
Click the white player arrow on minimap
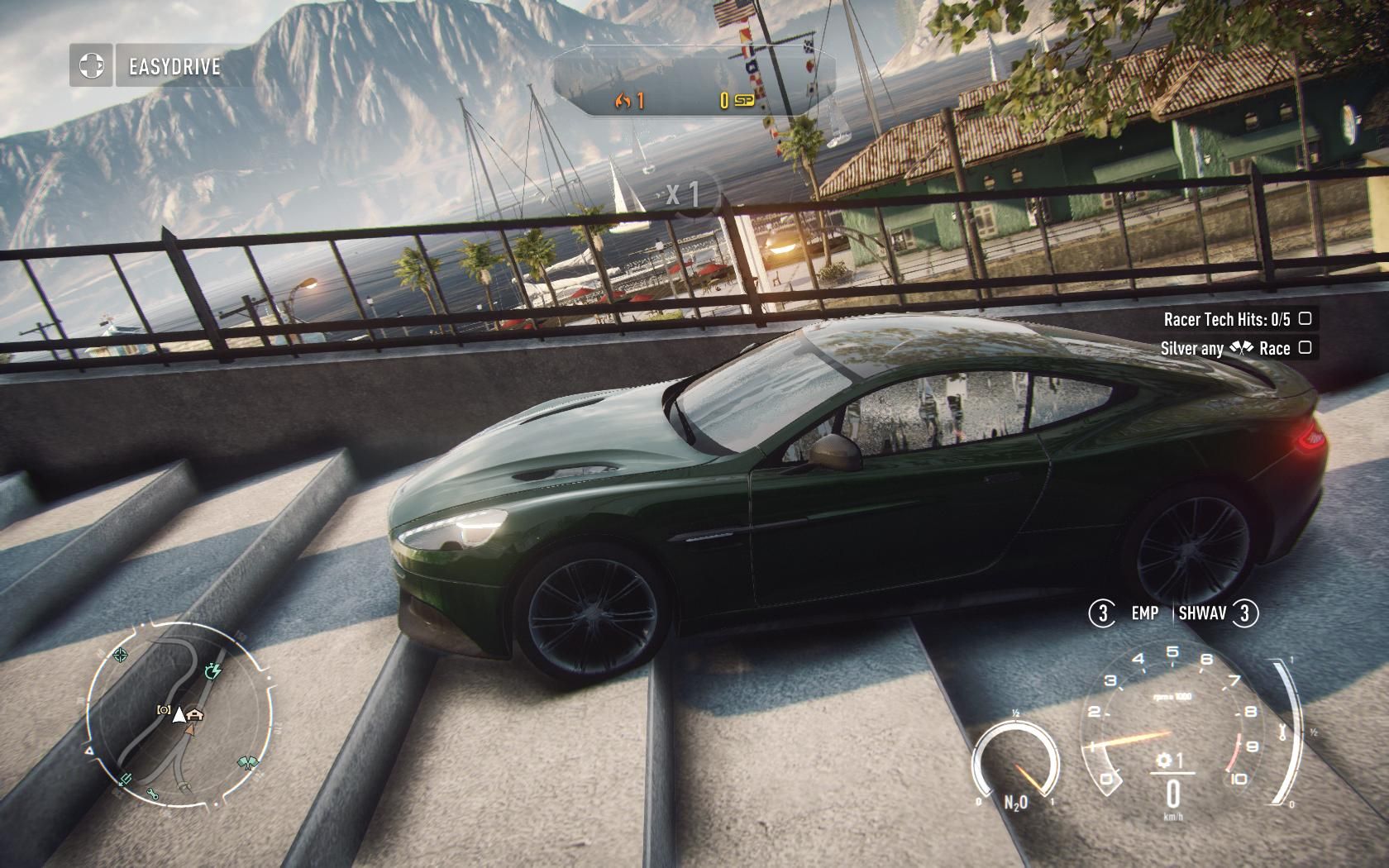click(179, 714)
